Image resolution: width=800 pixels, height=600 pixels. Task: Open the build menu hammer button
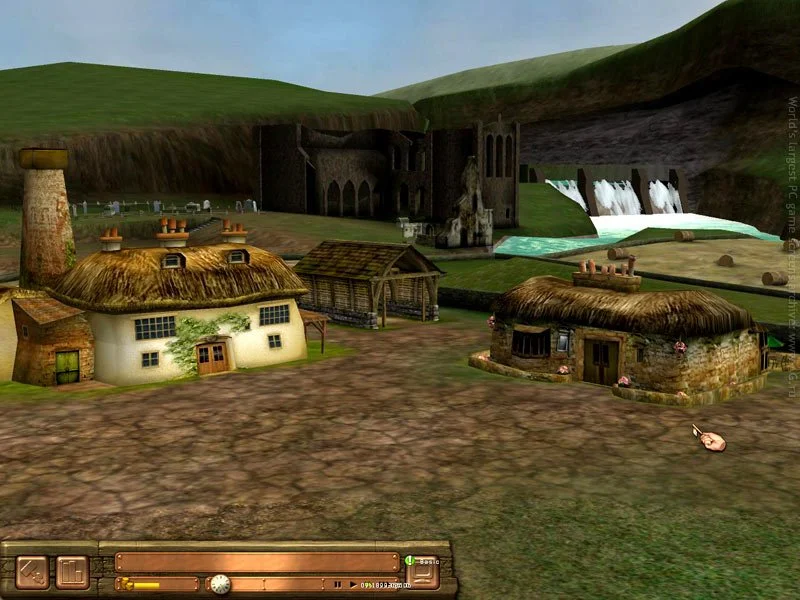[x=32, y=572]
